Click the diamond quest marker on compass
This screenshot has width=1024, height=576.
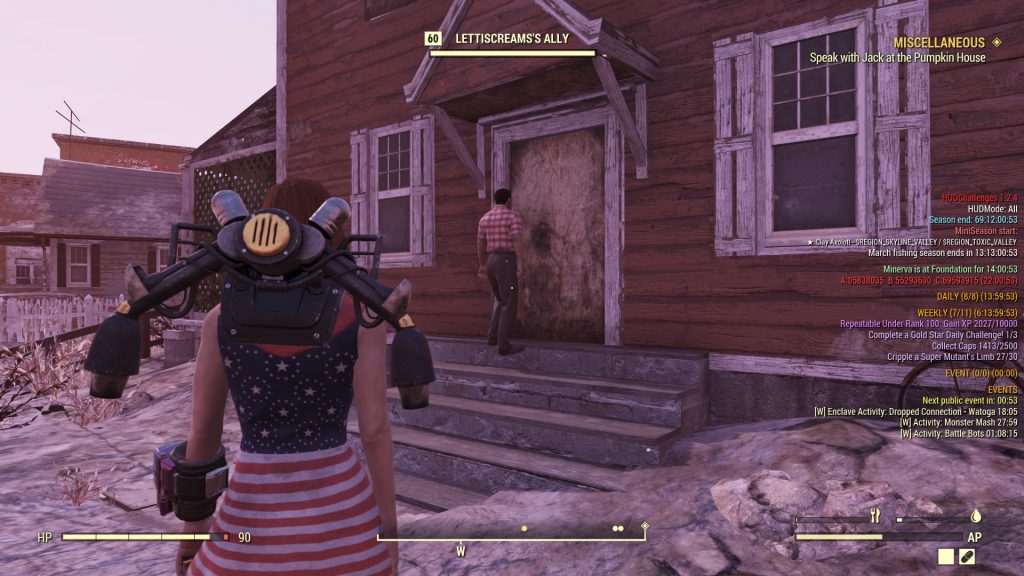645,526
